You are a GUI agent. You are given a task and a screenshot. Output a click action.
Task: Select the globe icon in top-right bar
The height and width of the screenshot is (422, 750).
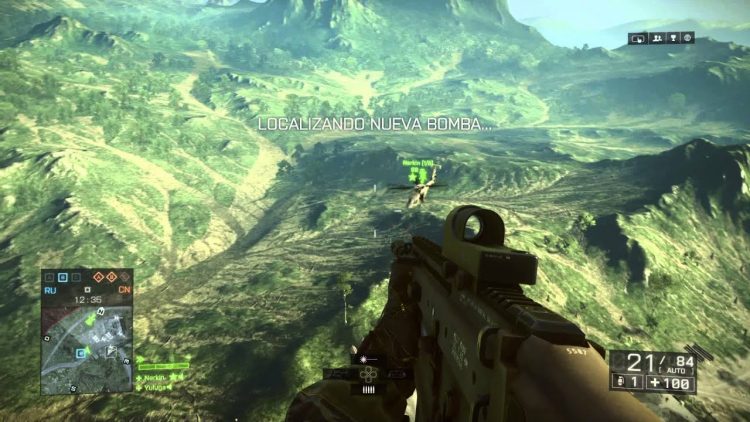pyautogui.click(x=687, y=38)
